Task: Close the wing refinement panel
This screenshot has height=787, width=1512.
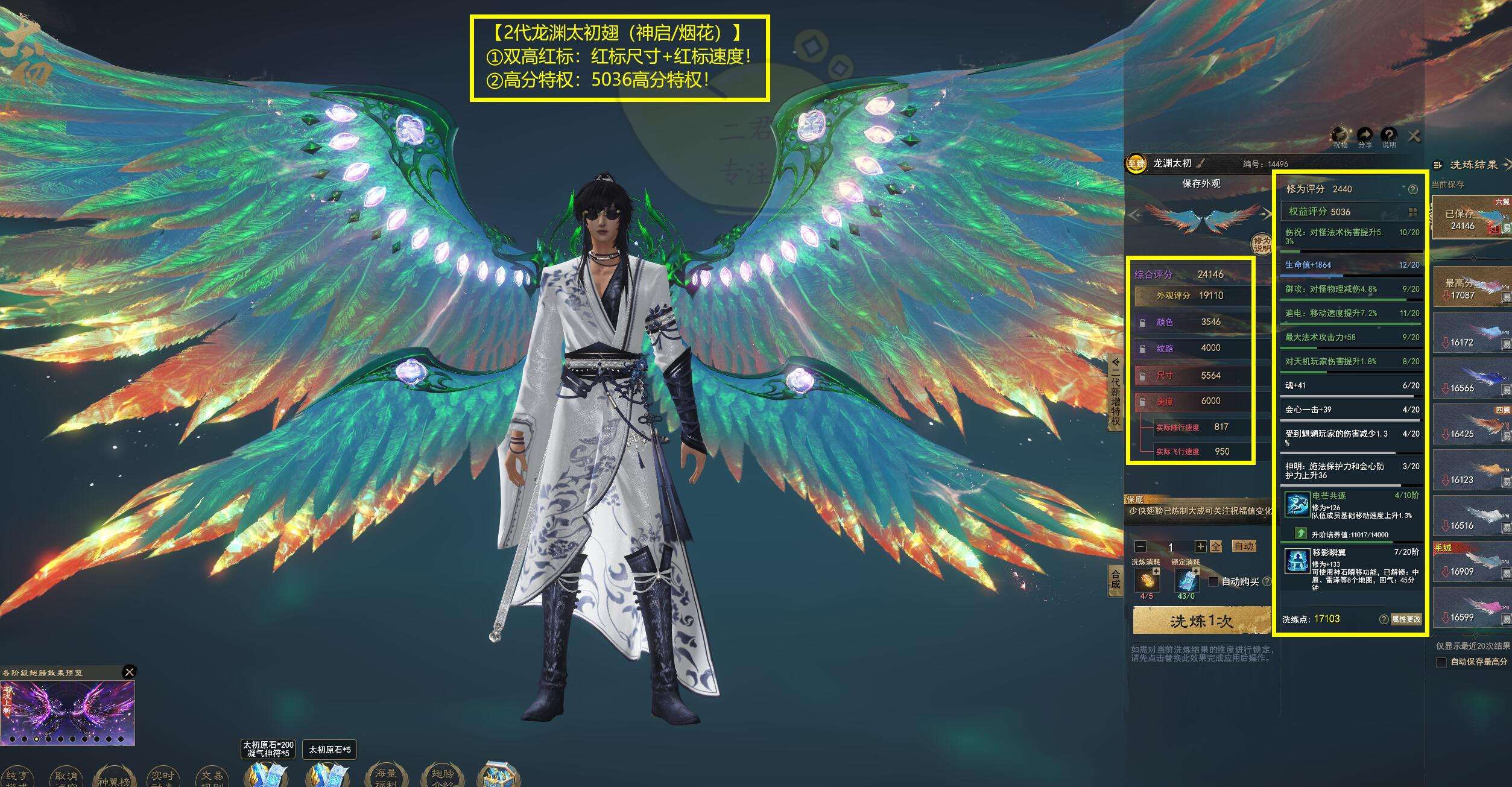Action: pos(1414,136)
